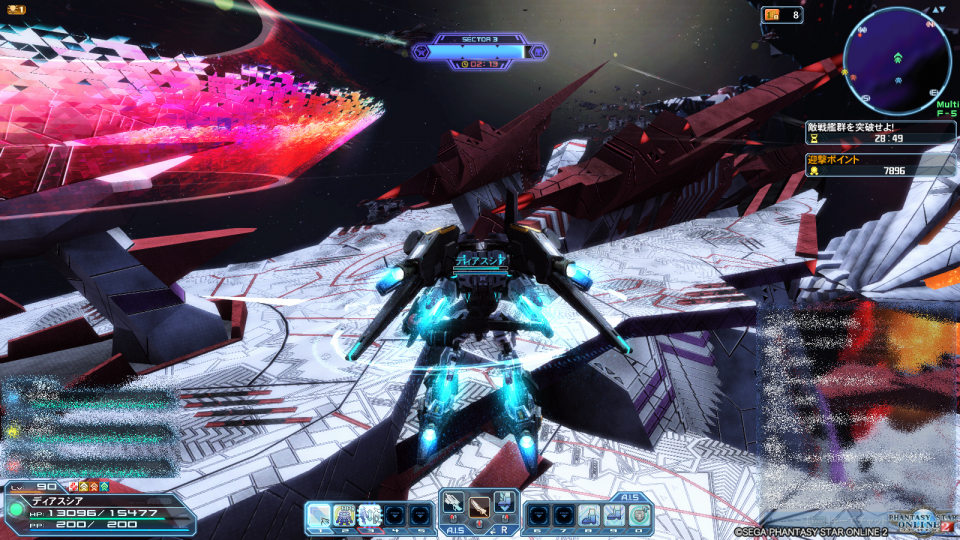Click the red status buff icon

click(x=73, y=486)
